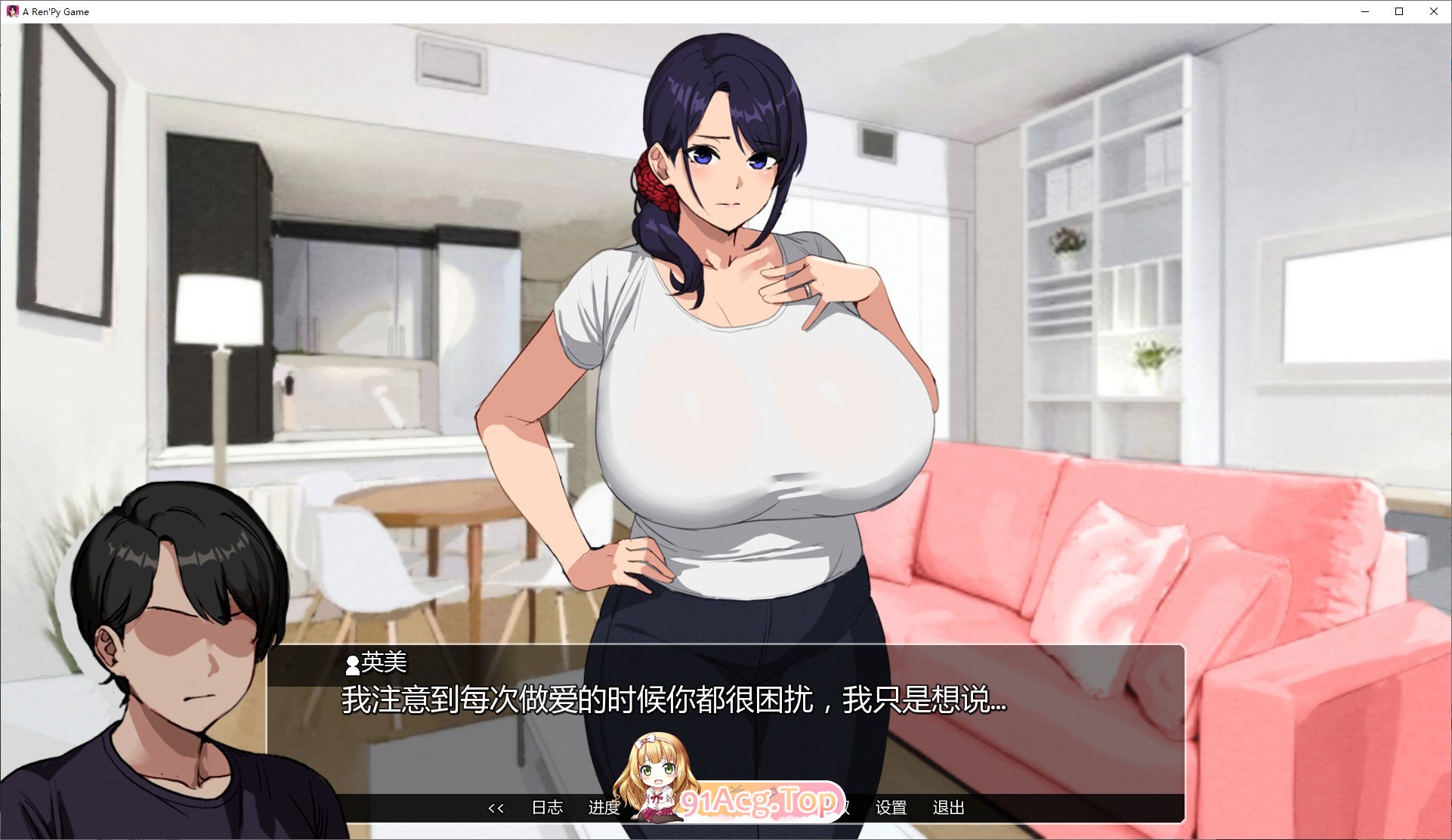Click the quick menu bar at the screen bottom
This screenshot has width=1452, height=840.
725,808
